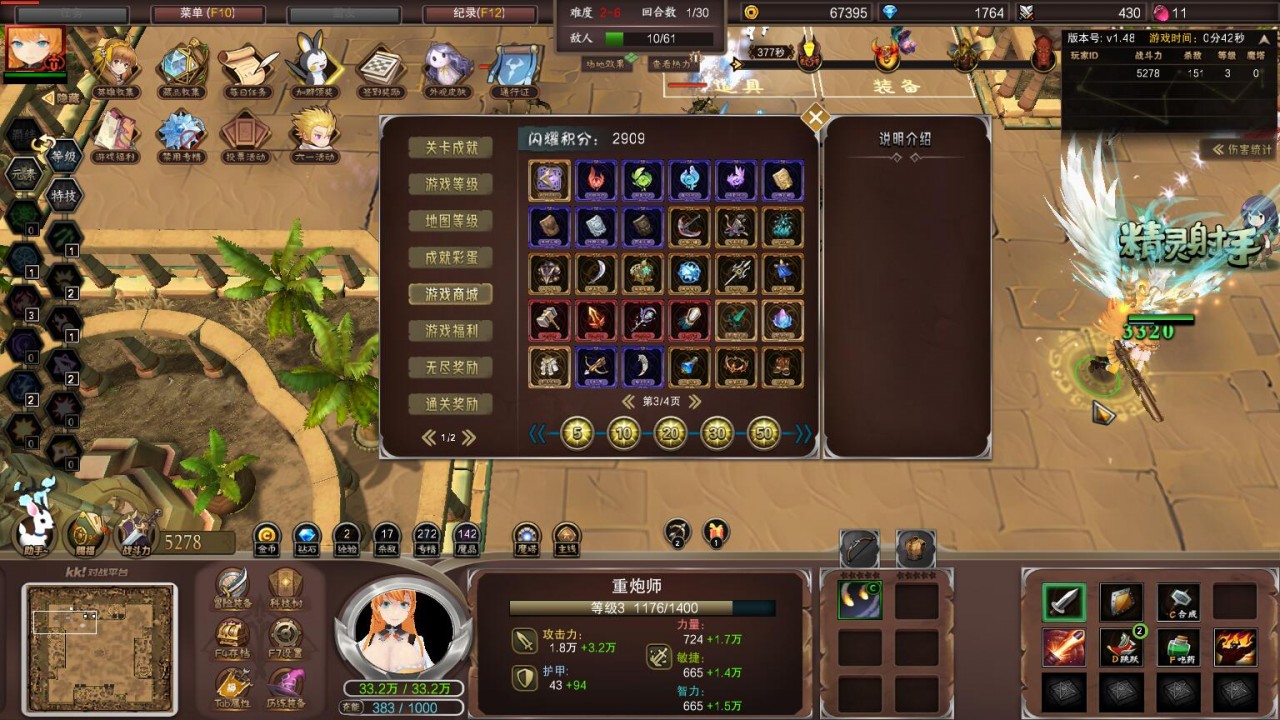Select the gold coin tier 50
Image resolution: width=1280 pixels, height=720 pixels.
pyautogui.click(x=764, y=433)
